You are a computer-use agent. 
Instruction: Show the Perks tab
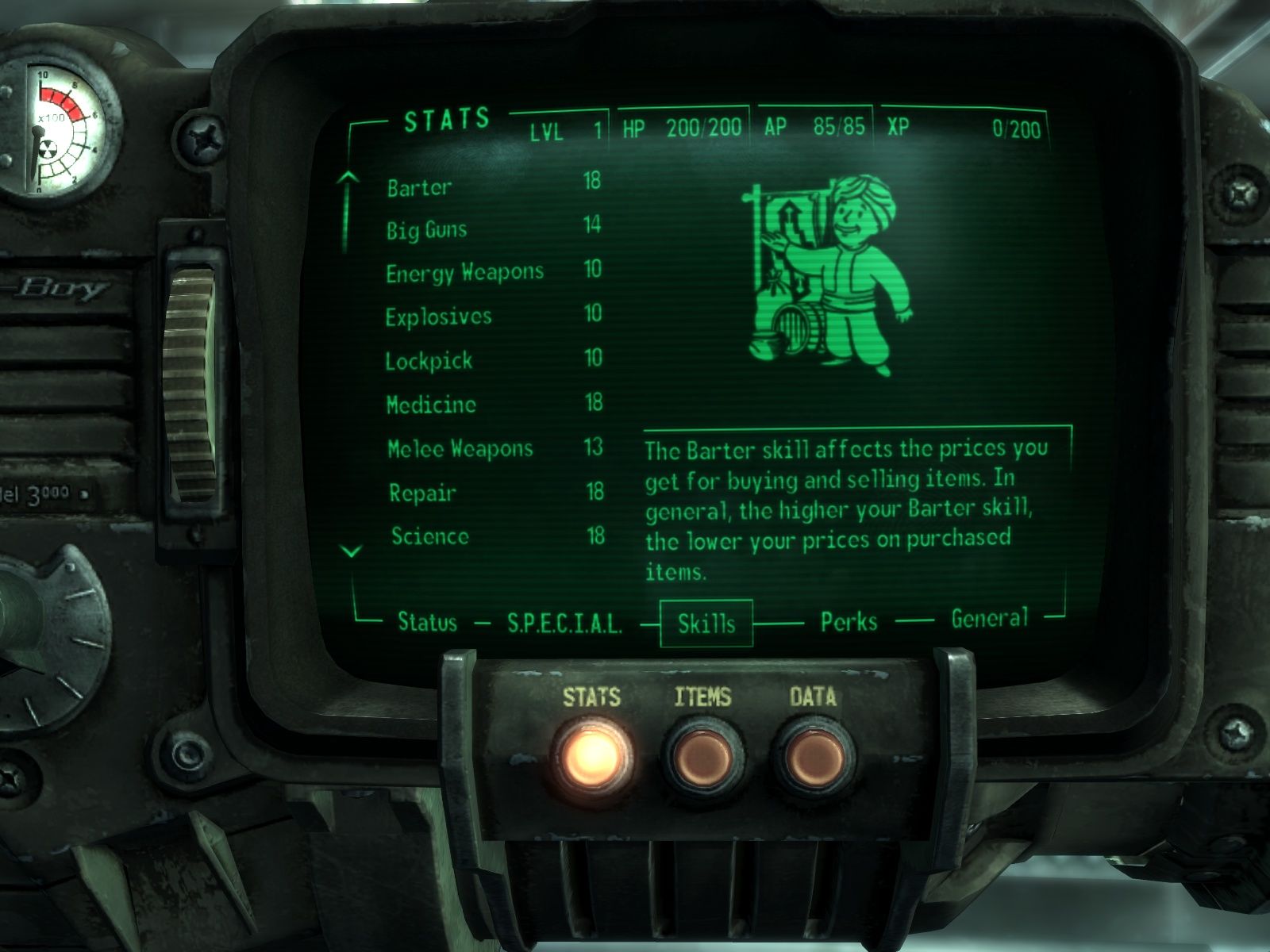pyautogui.click(x=849, y=621)
